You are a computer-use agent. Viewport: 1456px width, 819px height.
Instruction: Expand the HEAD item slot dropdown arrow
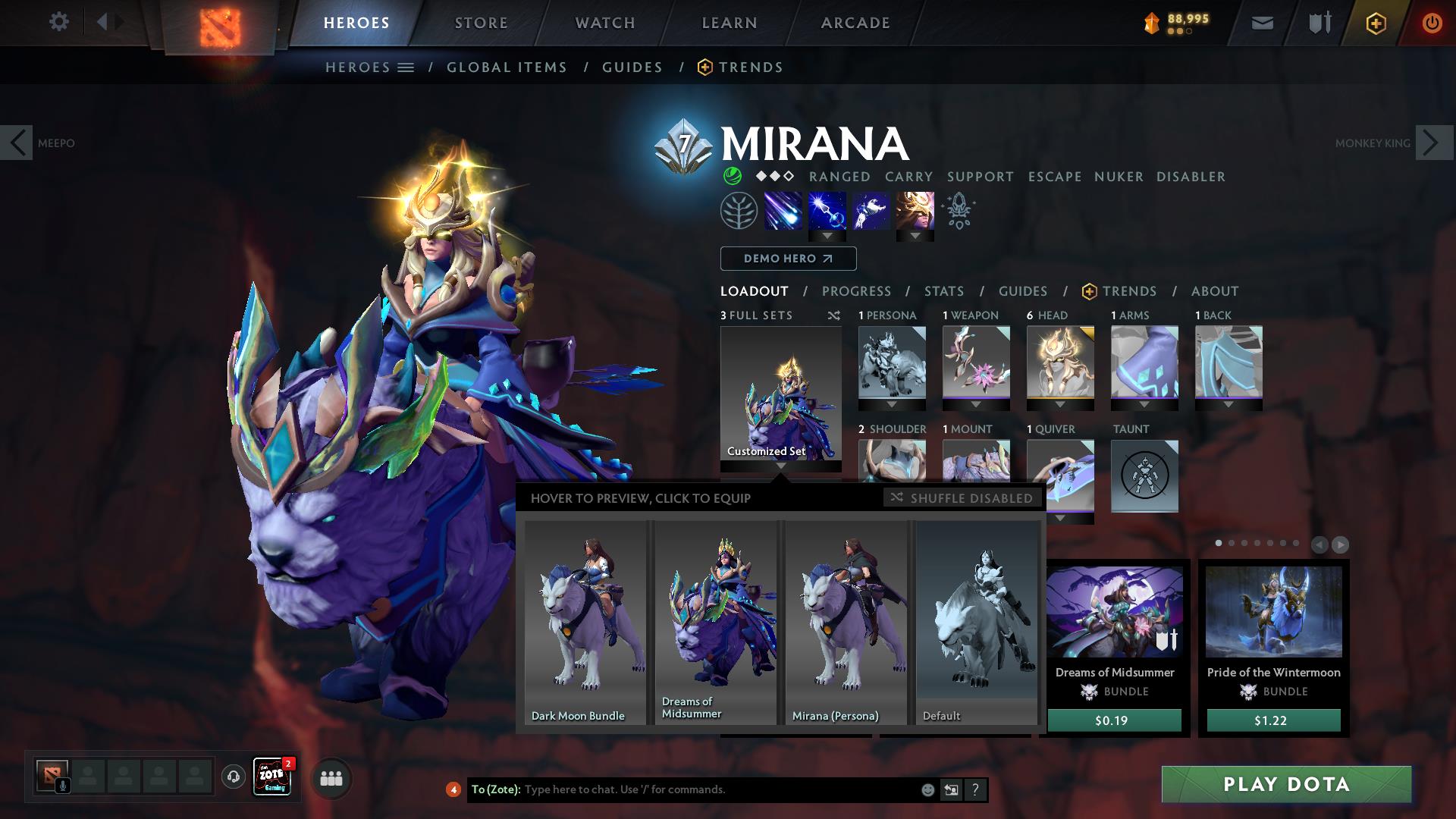1060,405
